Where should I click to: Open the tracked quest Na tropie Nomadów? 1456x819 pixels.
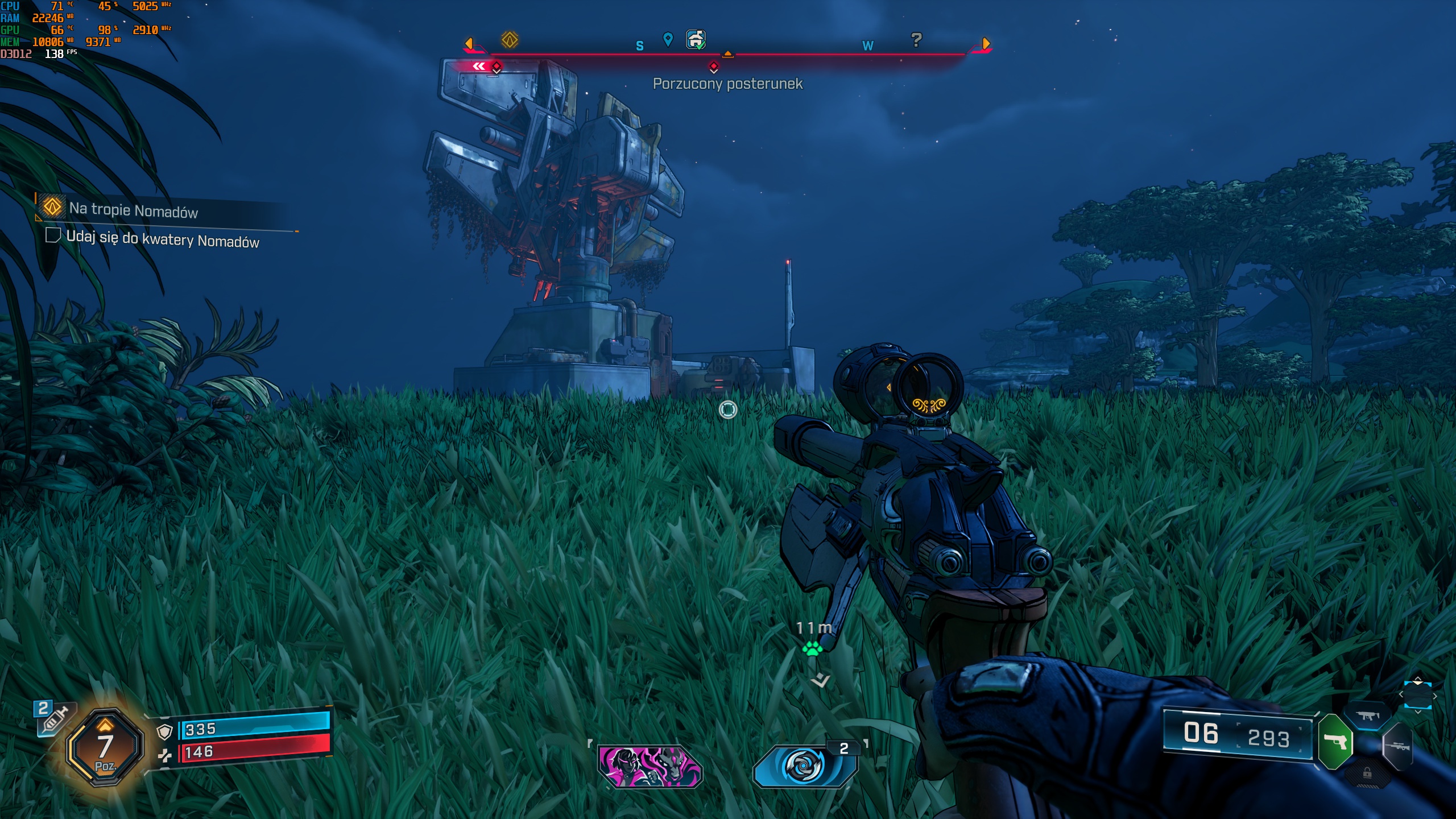133,210
